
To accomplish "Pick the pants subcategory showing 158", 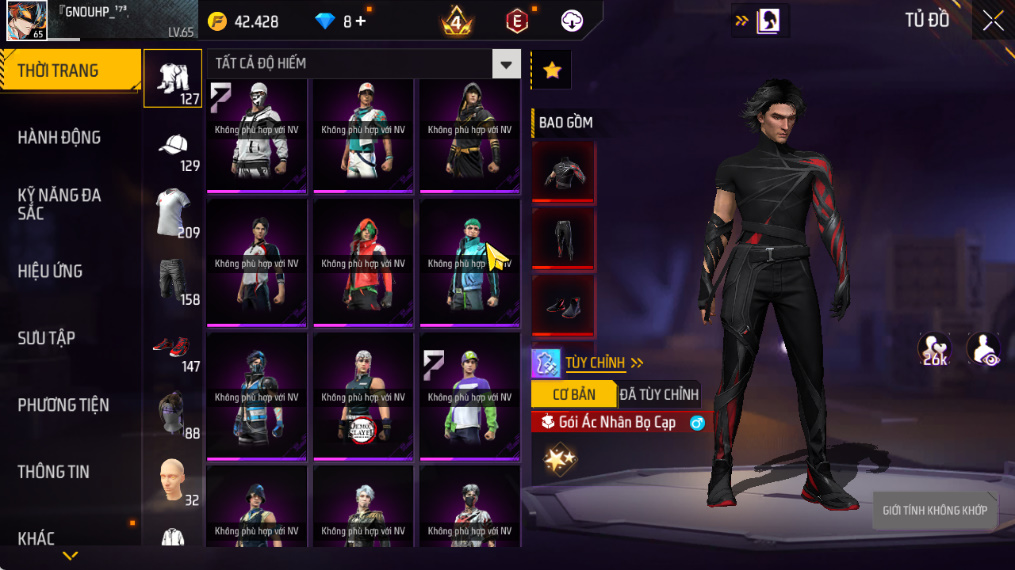I will tap(174, 280).
